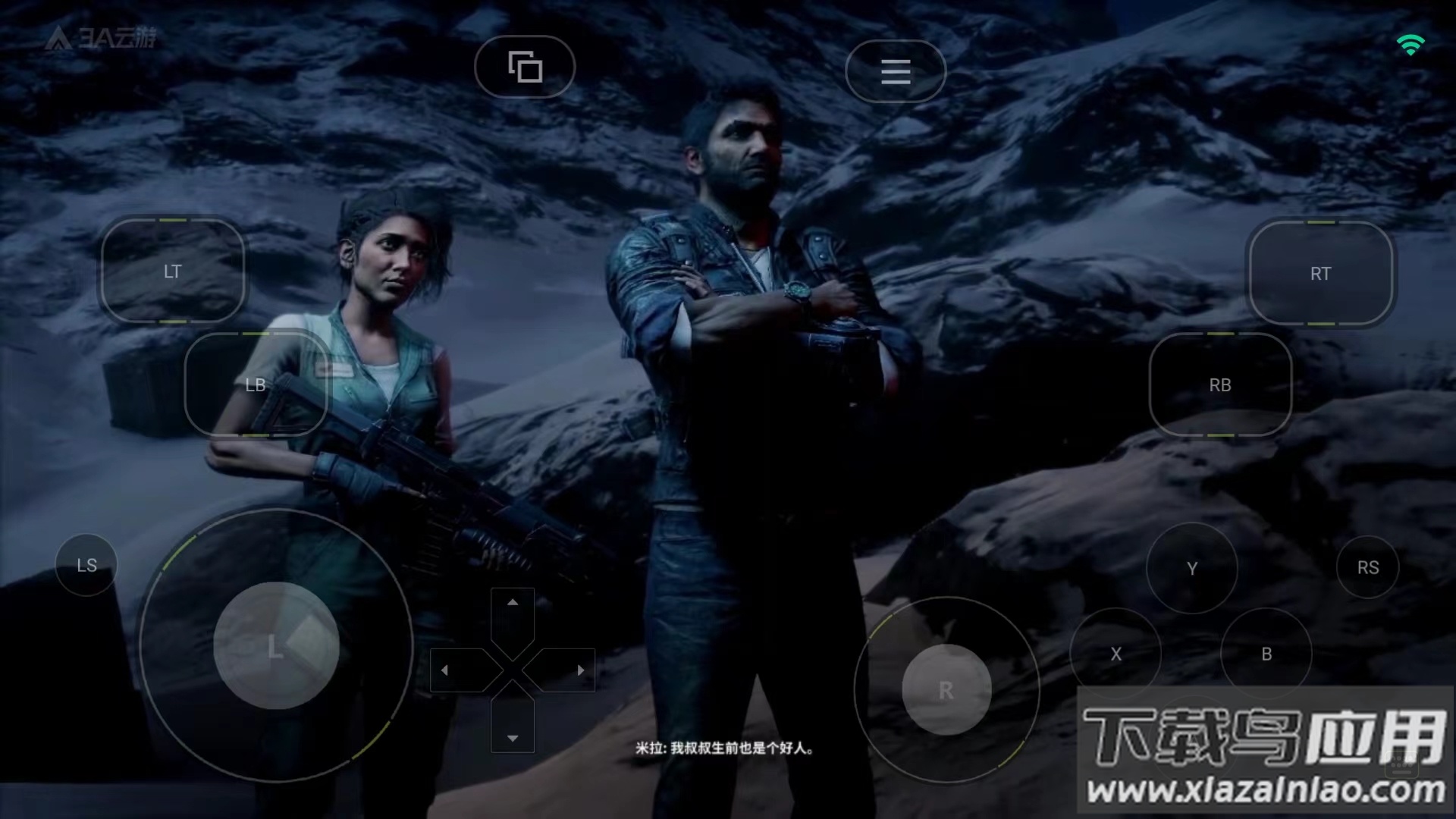The width and height of the screenshot is (1456, 819).
Task: Tap the virtual Y face button
Action: [1191, 568]
